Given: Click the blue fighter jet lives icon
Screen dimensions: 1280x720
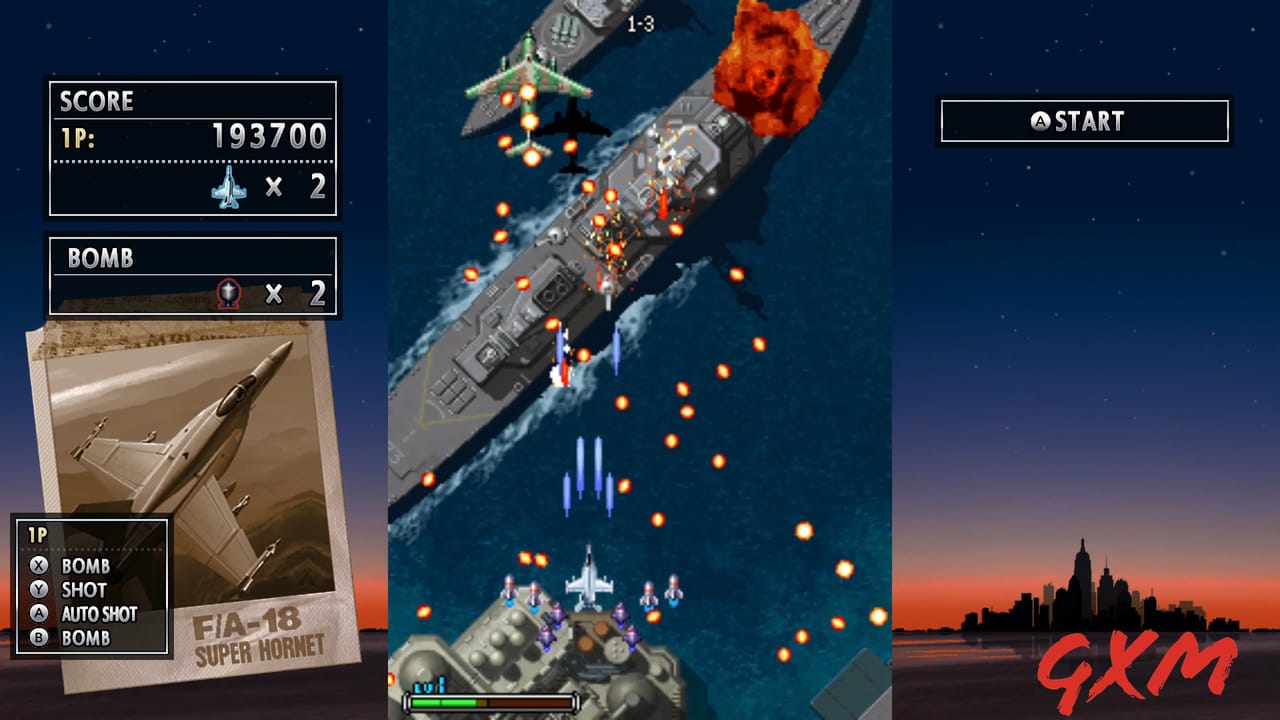Looking at the screenshot, I should (230, 187).
